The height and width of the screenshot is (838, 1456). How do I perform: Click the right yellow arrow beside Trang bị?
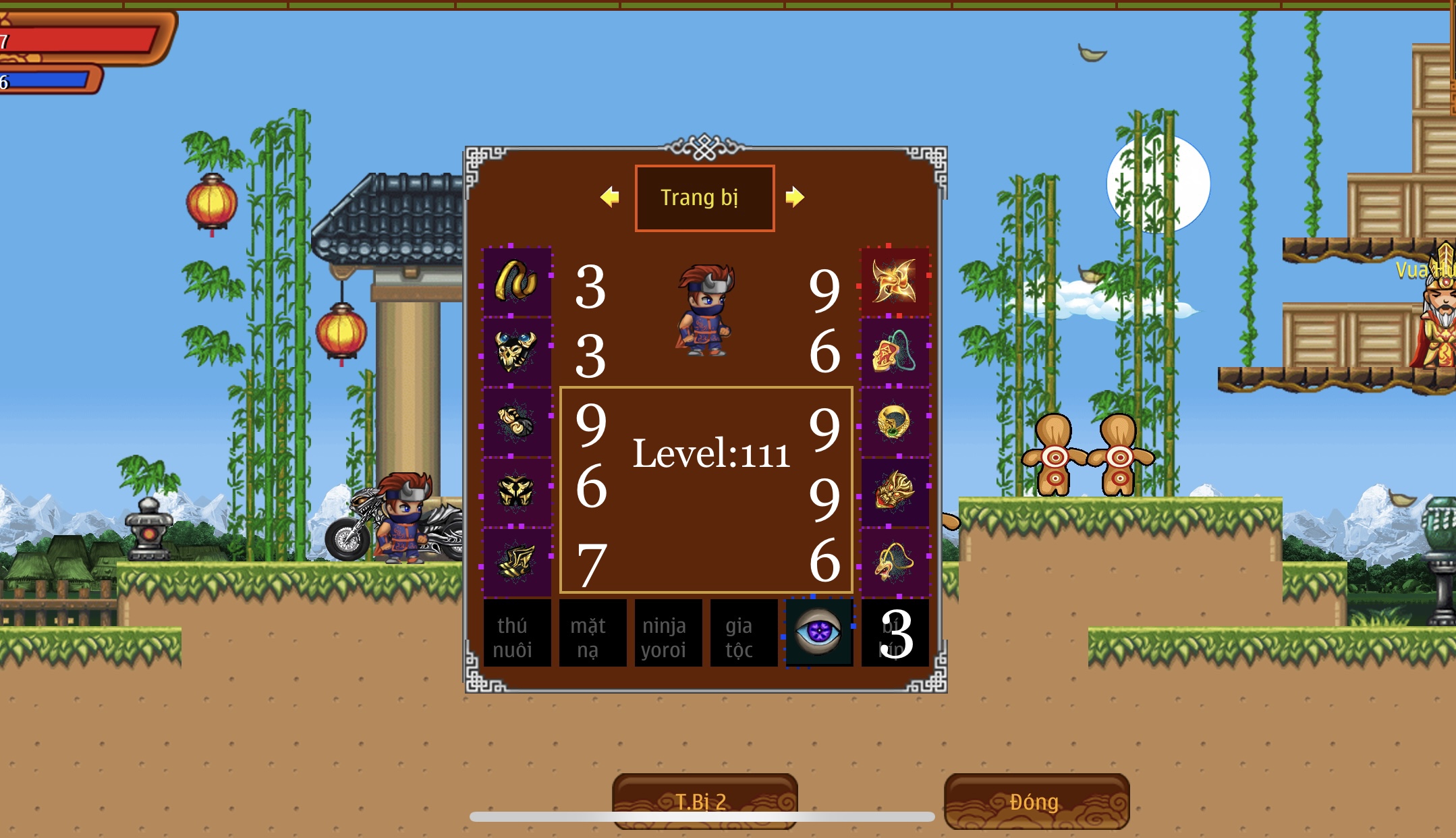[795, 197]
